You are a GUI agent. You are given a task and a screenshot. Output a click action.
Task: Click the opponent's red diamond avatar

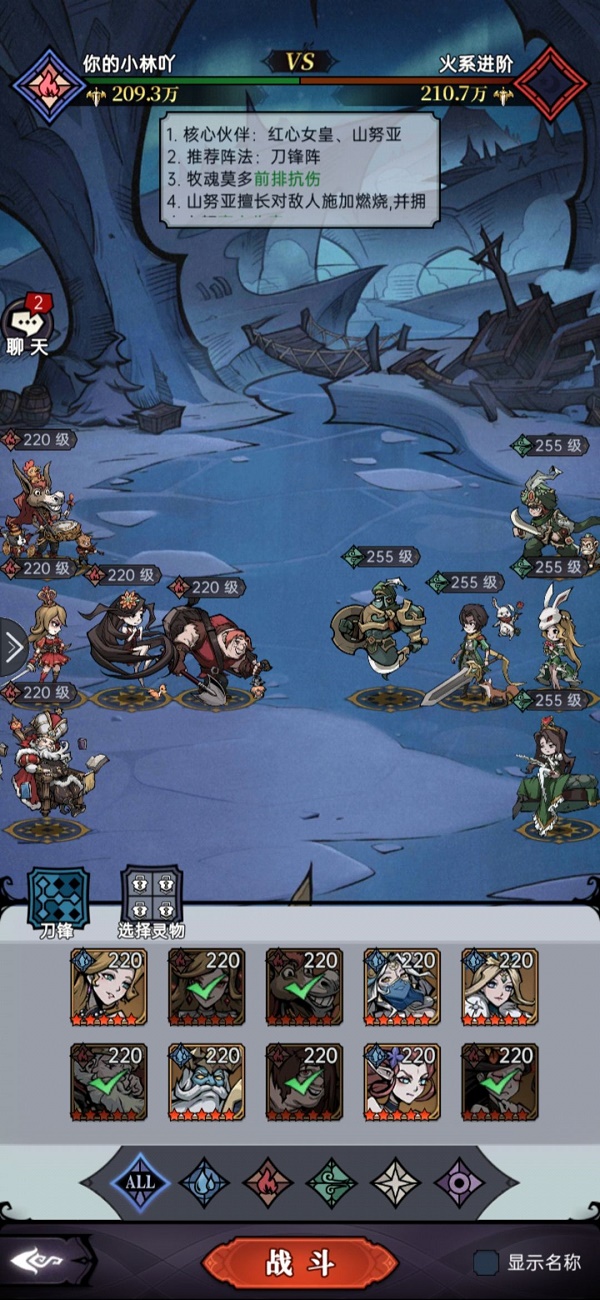[553, 82]
